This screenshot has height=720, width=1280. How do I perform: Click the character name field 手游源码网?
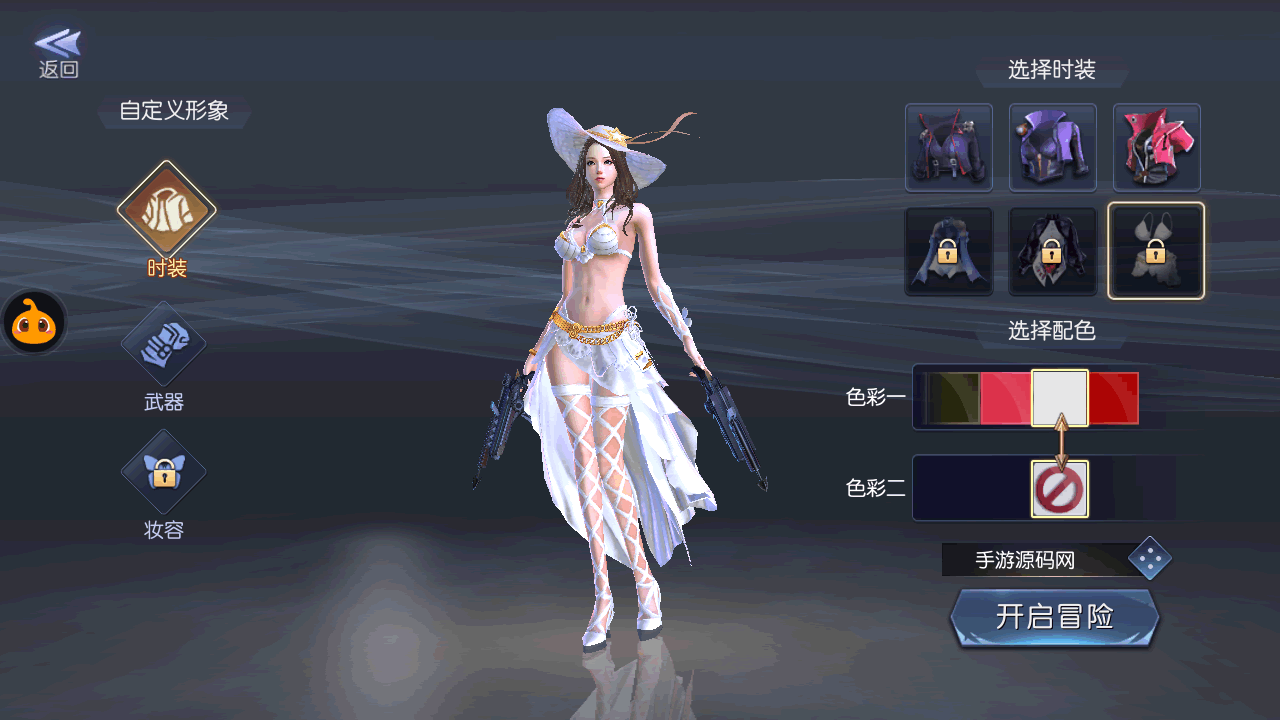[x=1030, y=560]
